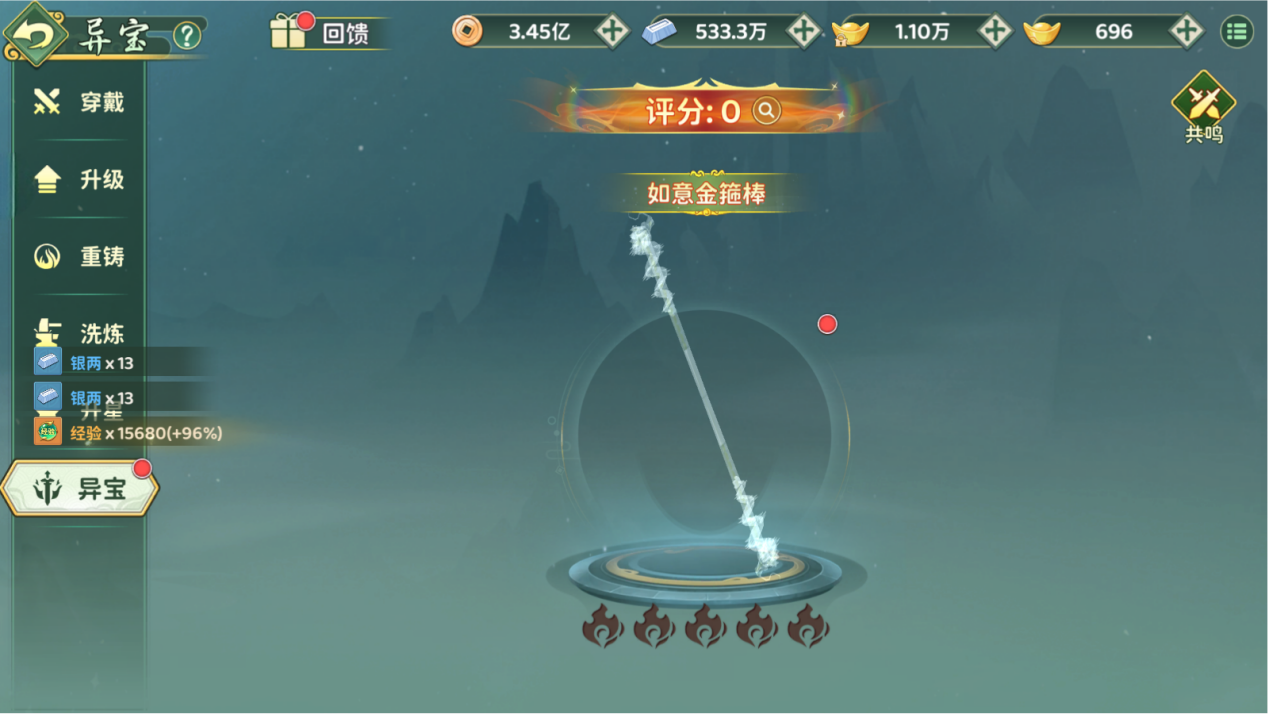Open the 异宝 help question mark
Image resolution: width=1269 pixels, height=714 pixels.
[187, 36]
